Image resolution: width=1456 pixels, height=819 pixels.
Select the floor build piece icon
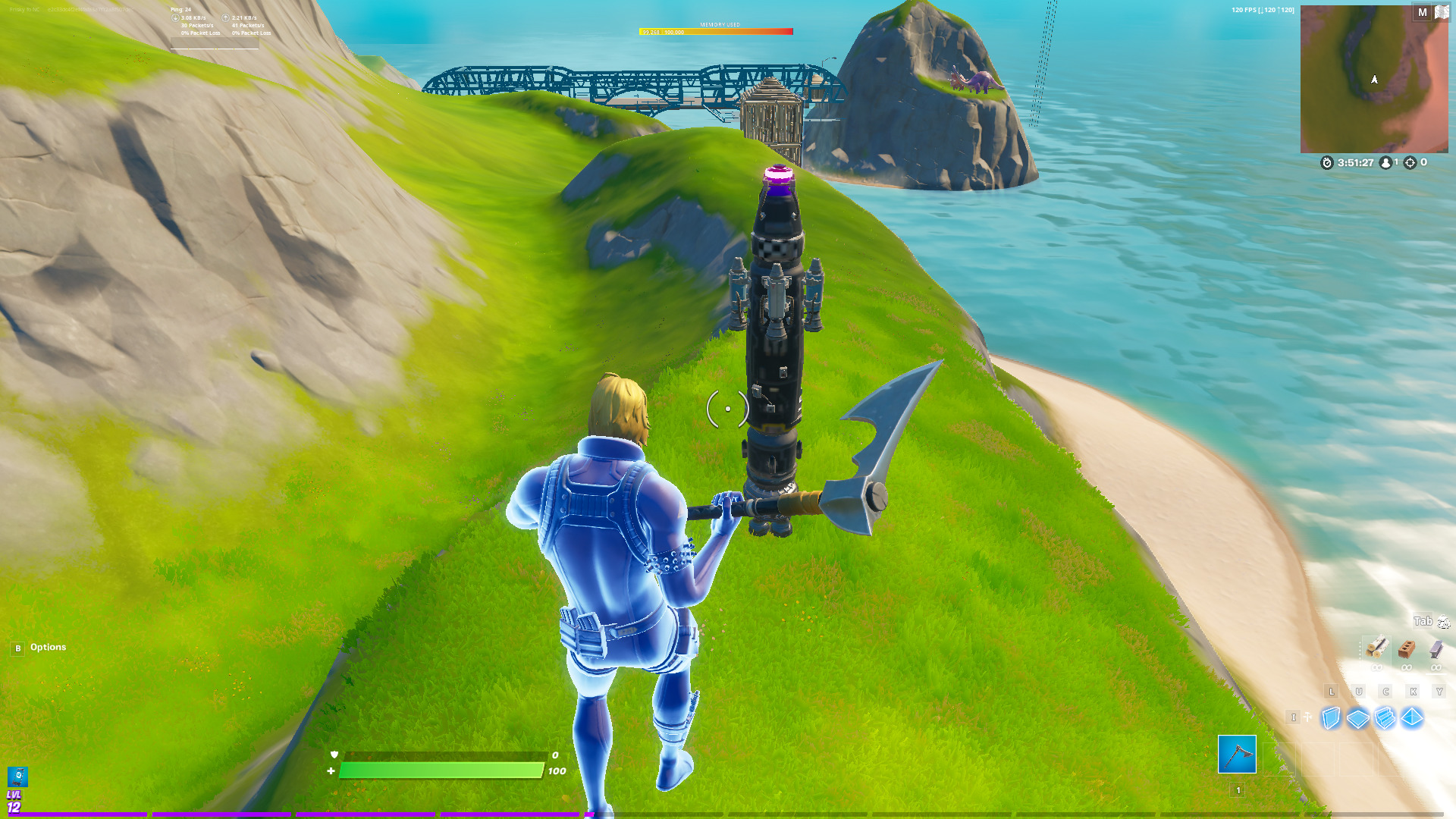tap(1358, 717)
